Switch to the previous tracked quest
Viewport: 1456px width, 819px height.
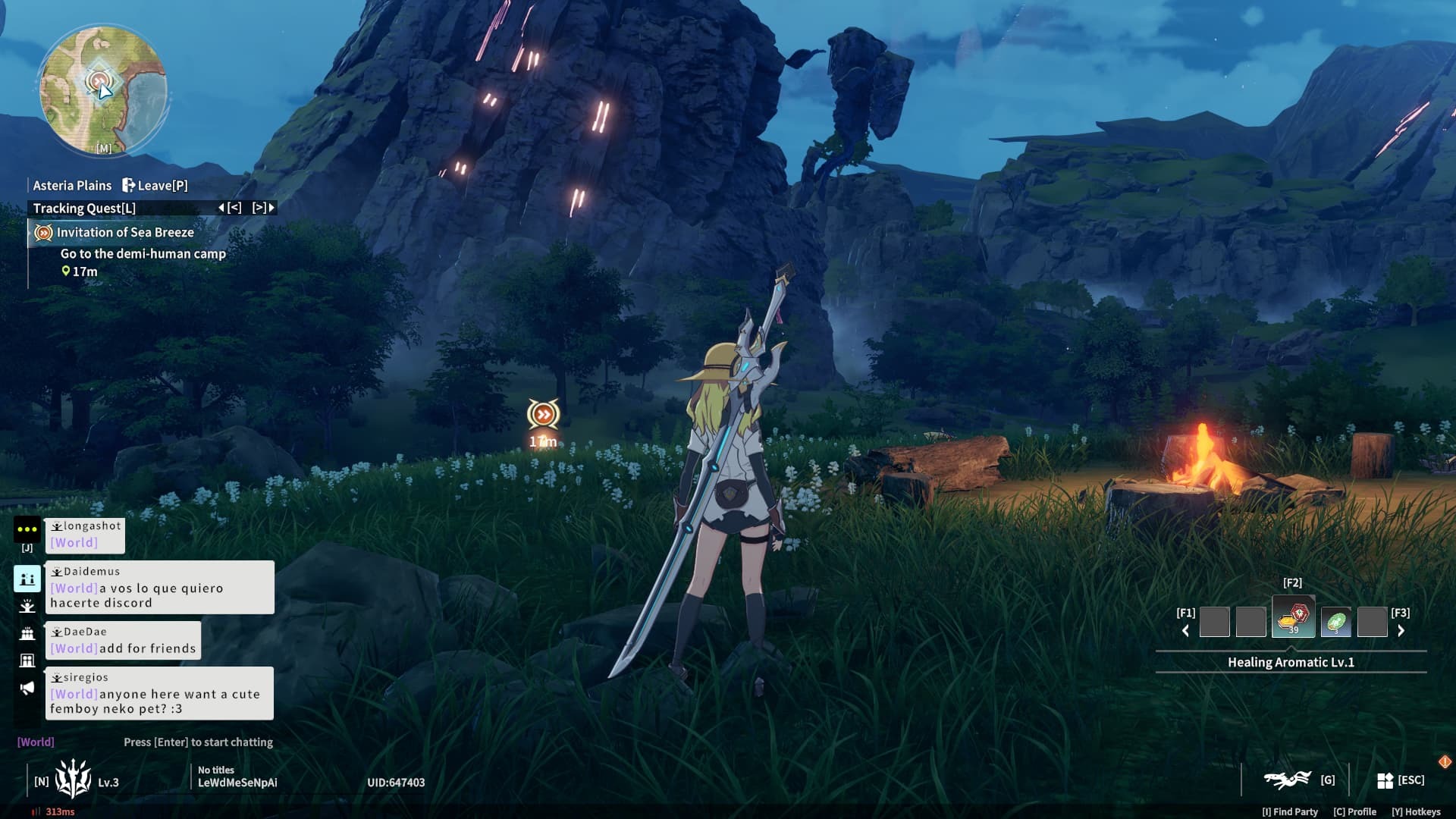click(x=230, y=208)
